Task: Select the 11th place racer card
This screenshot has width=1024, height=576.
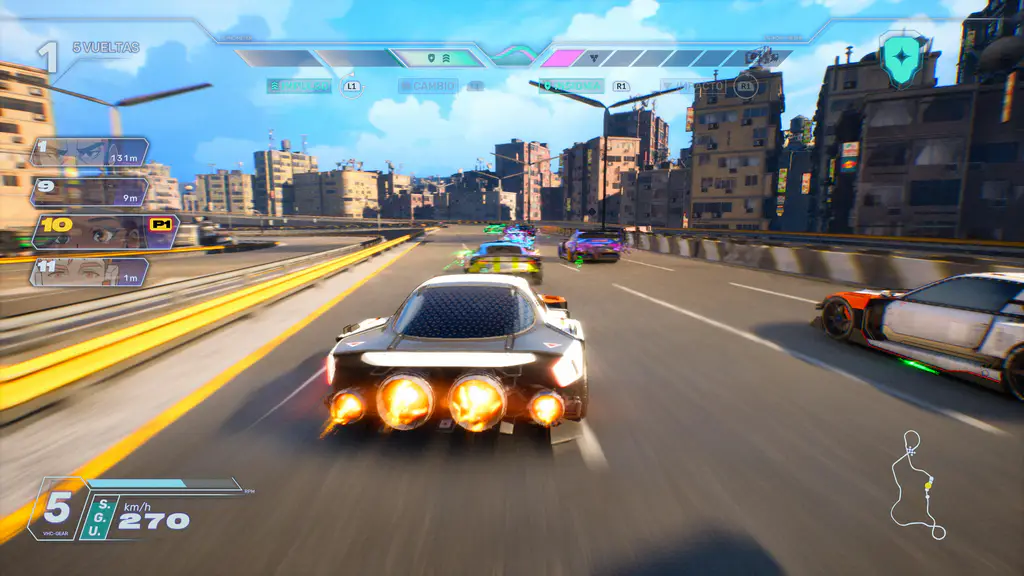Action: coord(89,271)
